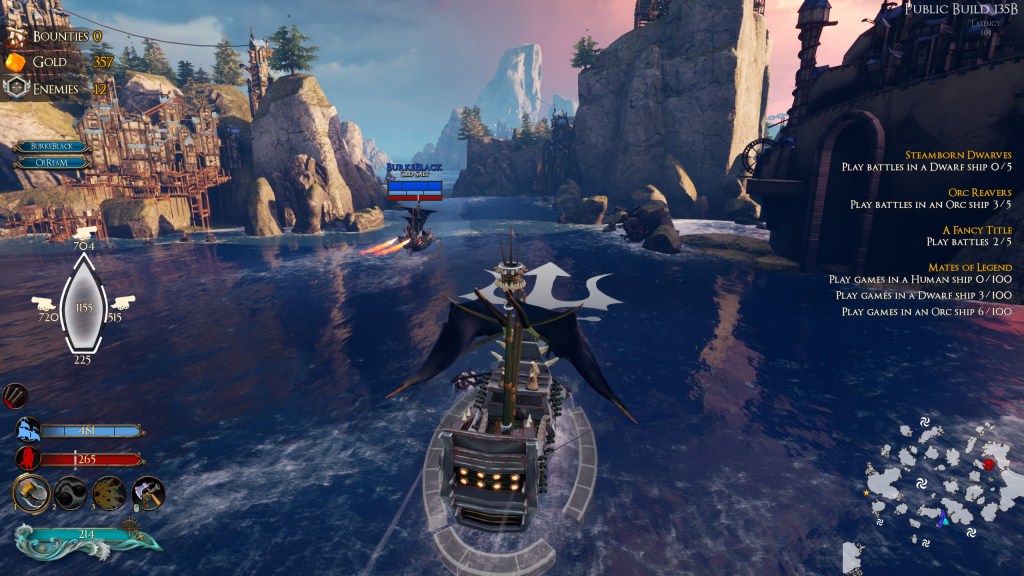Fire the scattershot ability icon
Screen dimensions: 1024x576
click(109, 493)
